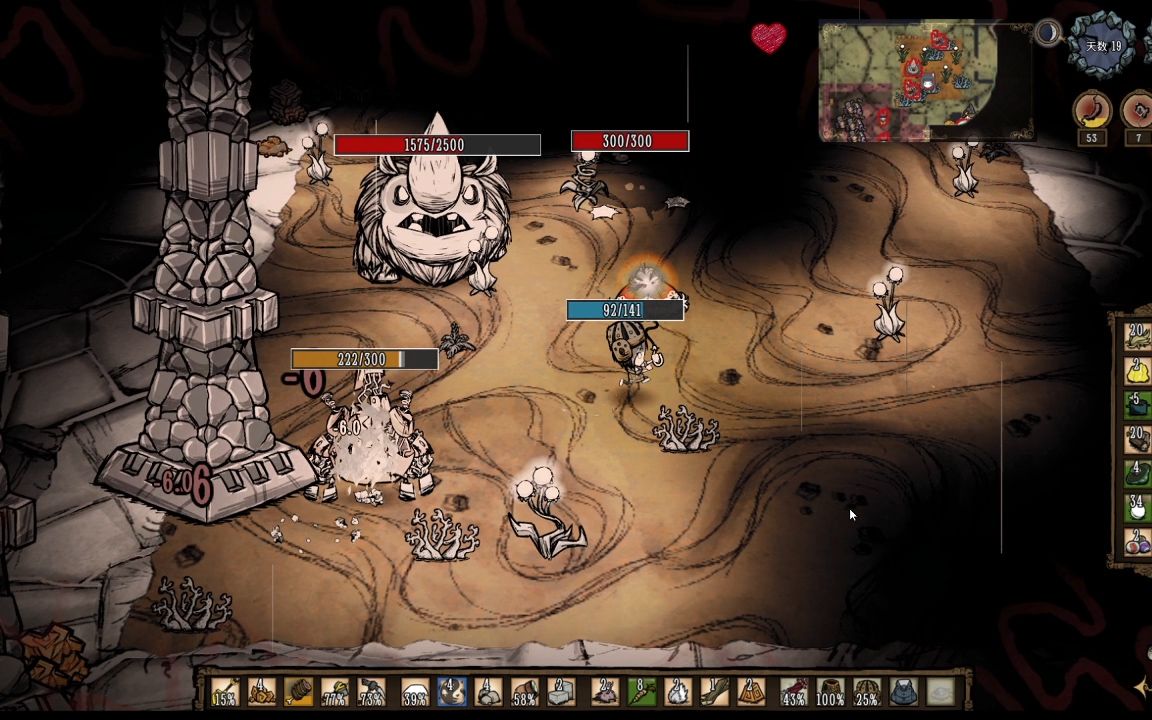Choose the white light bulb stack of 34
Viewport: 1152px width, 720px height.
coord(1138,506)
